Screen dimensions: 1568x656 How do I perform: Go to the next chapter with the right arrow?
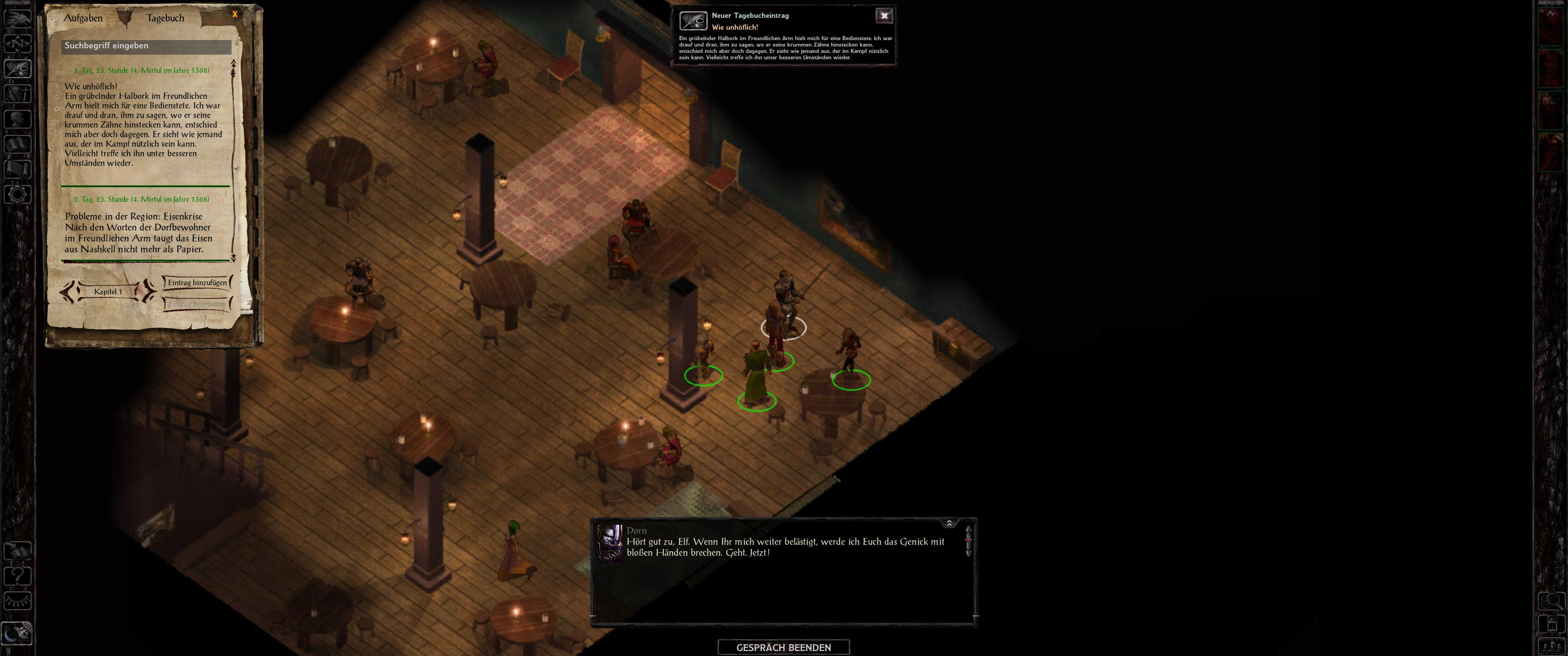click(148, 292)
